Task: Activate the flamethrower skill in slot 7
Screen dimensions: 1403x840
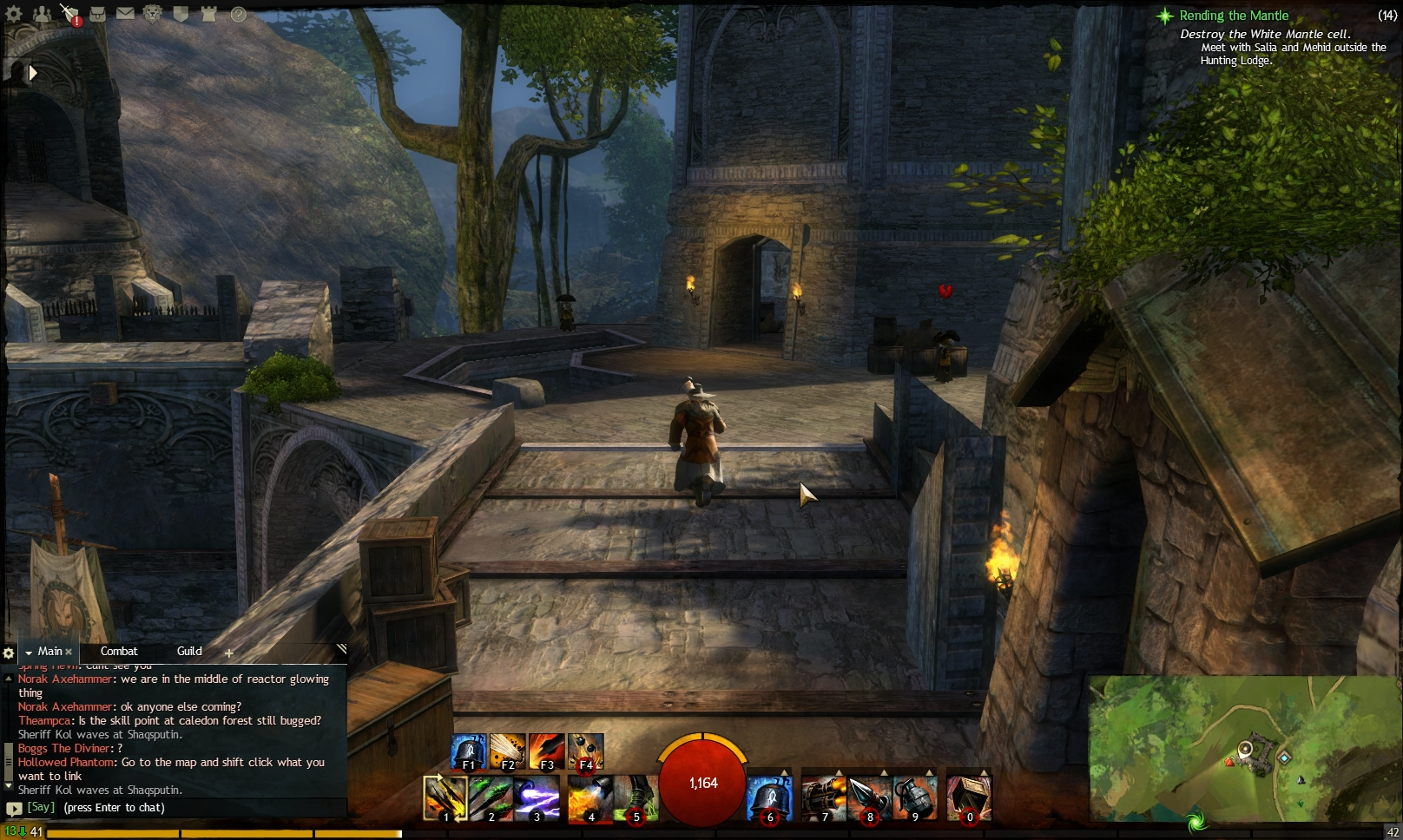Action: (825, 797)
